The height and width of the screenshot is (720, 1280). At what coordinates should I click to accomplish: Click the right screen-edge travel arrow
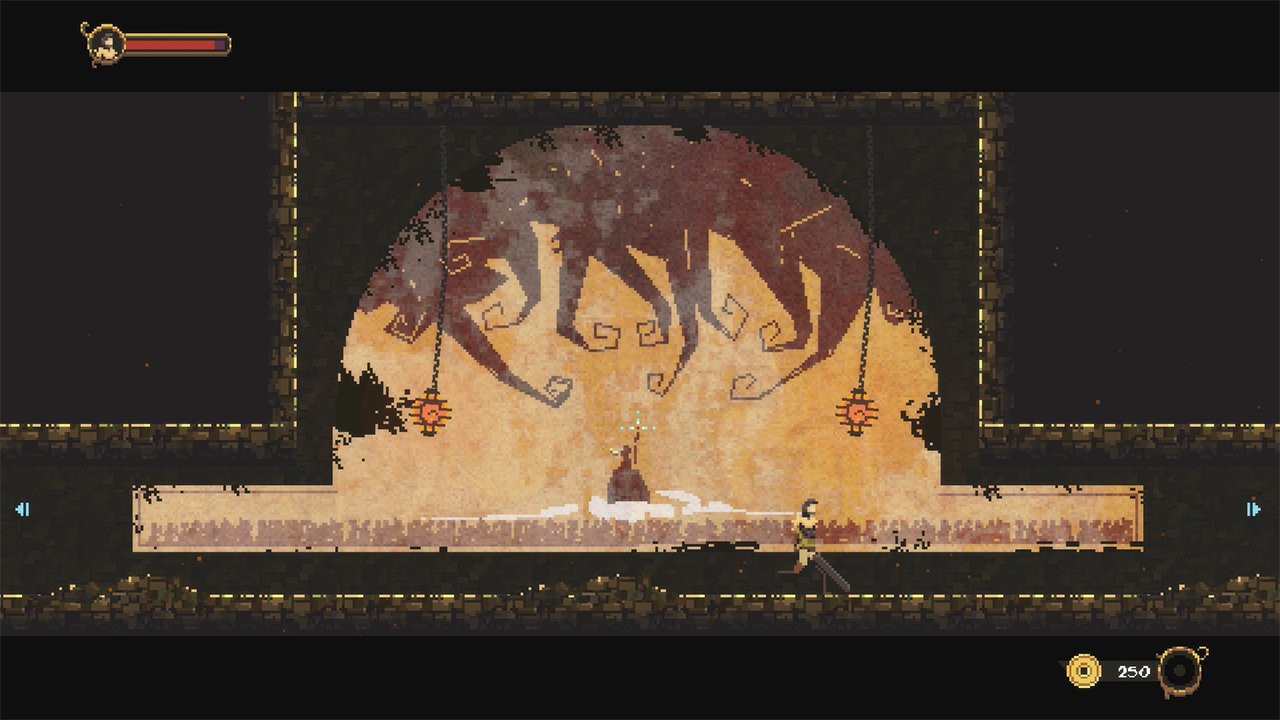1255,509
